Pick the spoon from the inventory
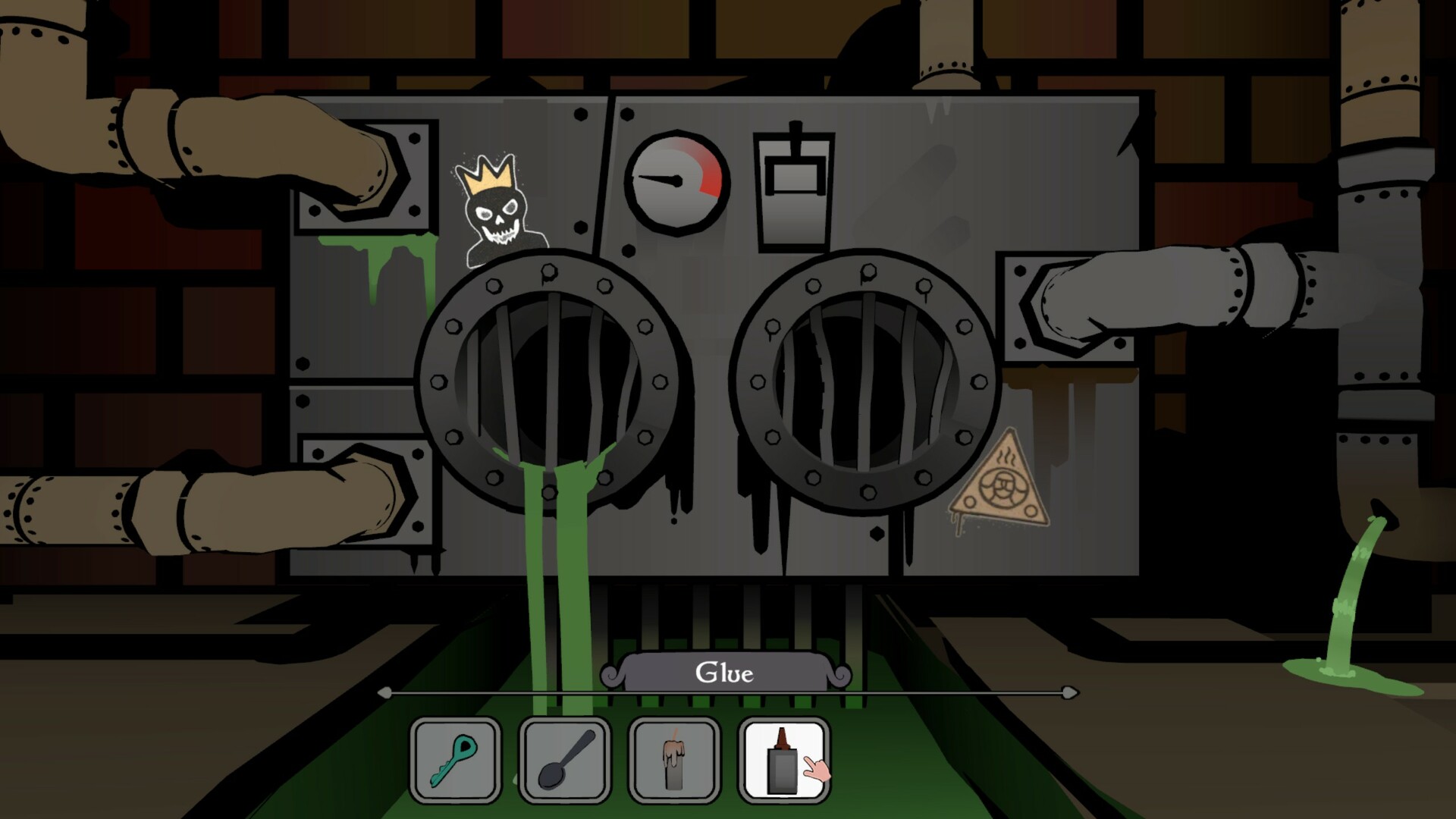The height and width of the screenshot is (819, 1456). pyautogui.click(x=565, y=759)
